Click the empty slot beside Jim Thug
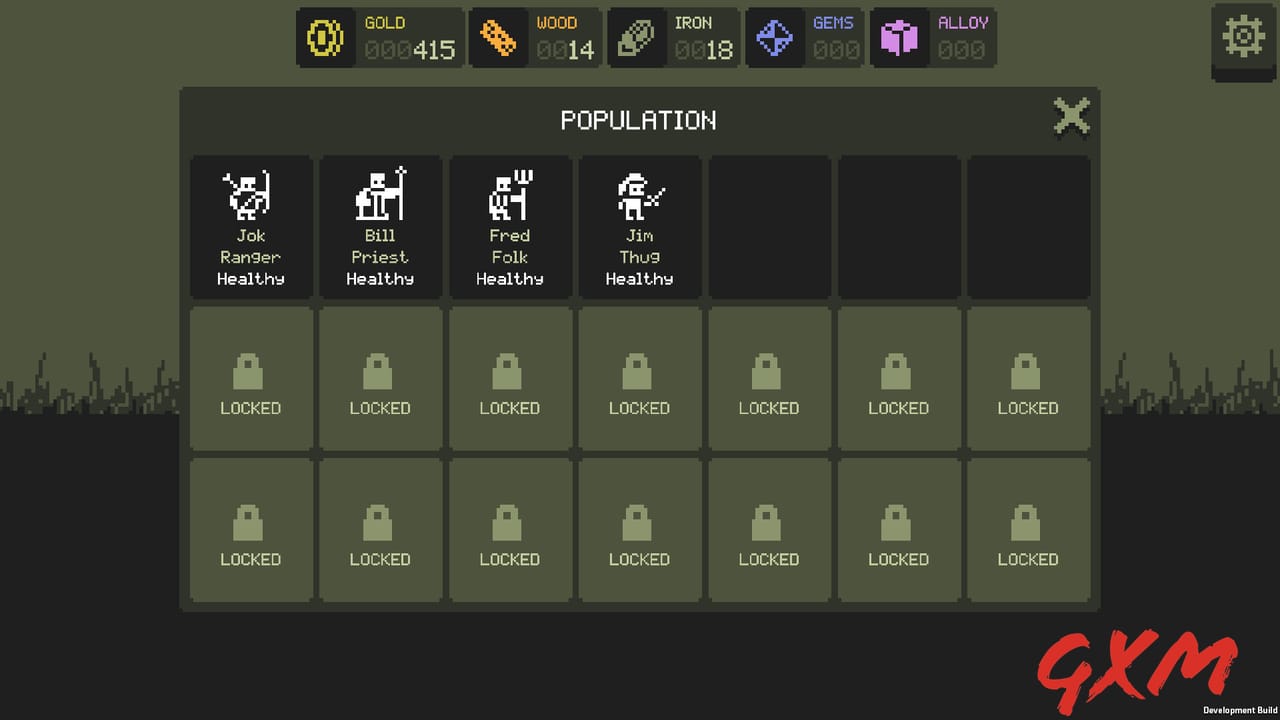1280x720 pixels. pos(769,226)
